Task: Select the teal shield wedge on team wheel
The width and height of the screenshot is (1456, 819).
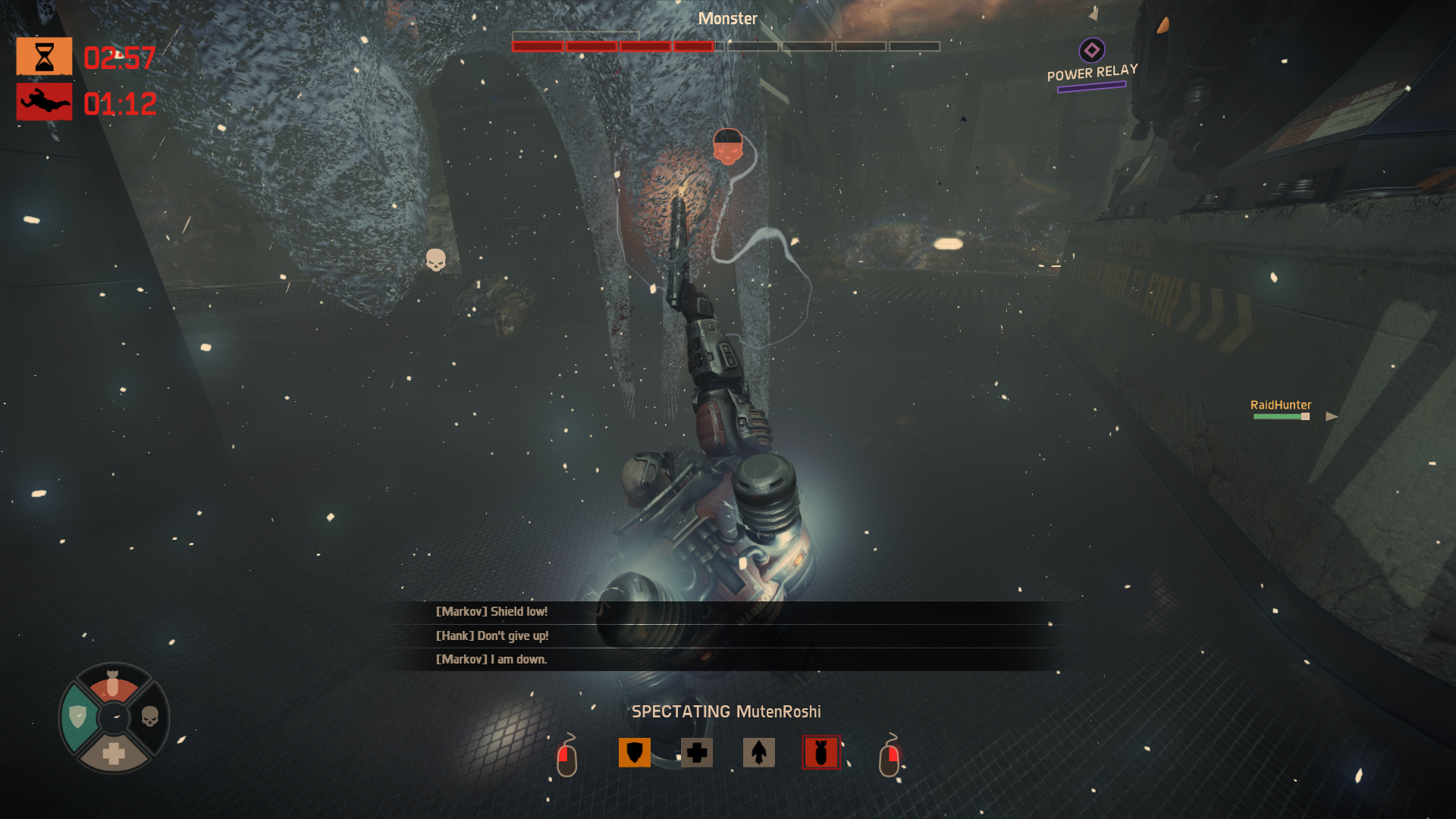Action: pos(78,717)
